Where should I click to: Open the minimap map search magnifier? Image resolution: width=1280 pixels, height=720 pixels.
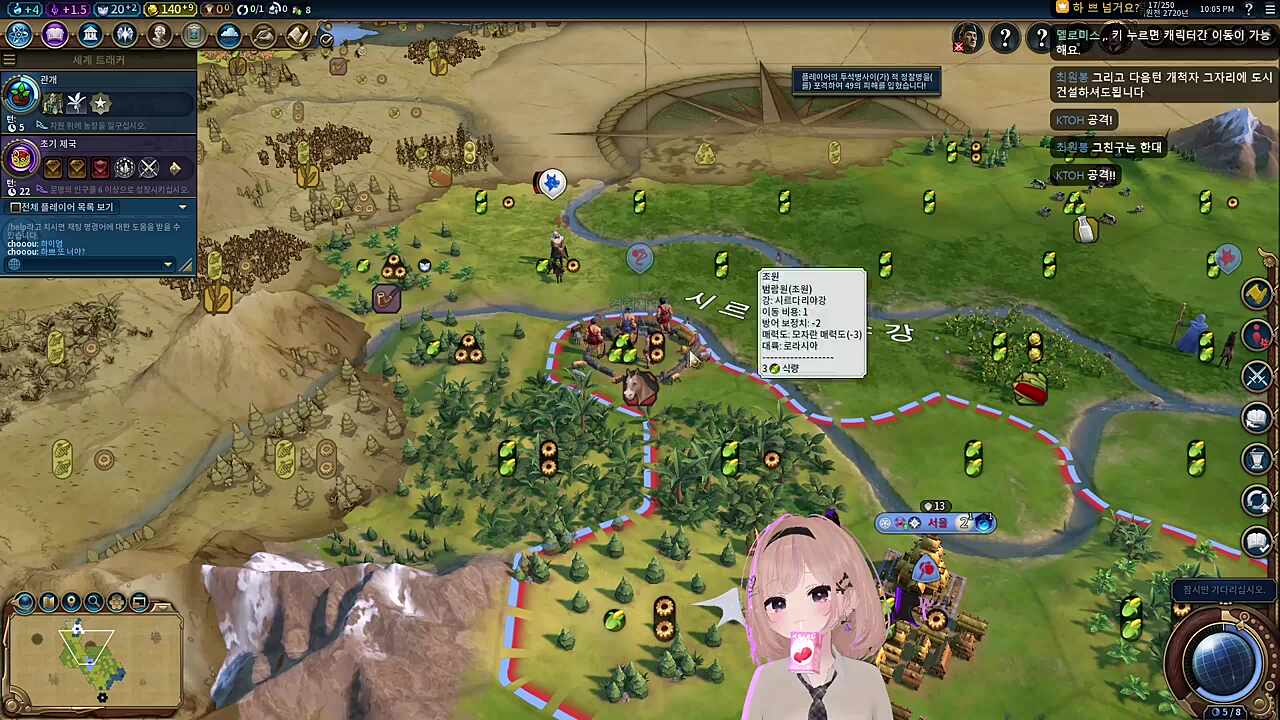(94, 602)
